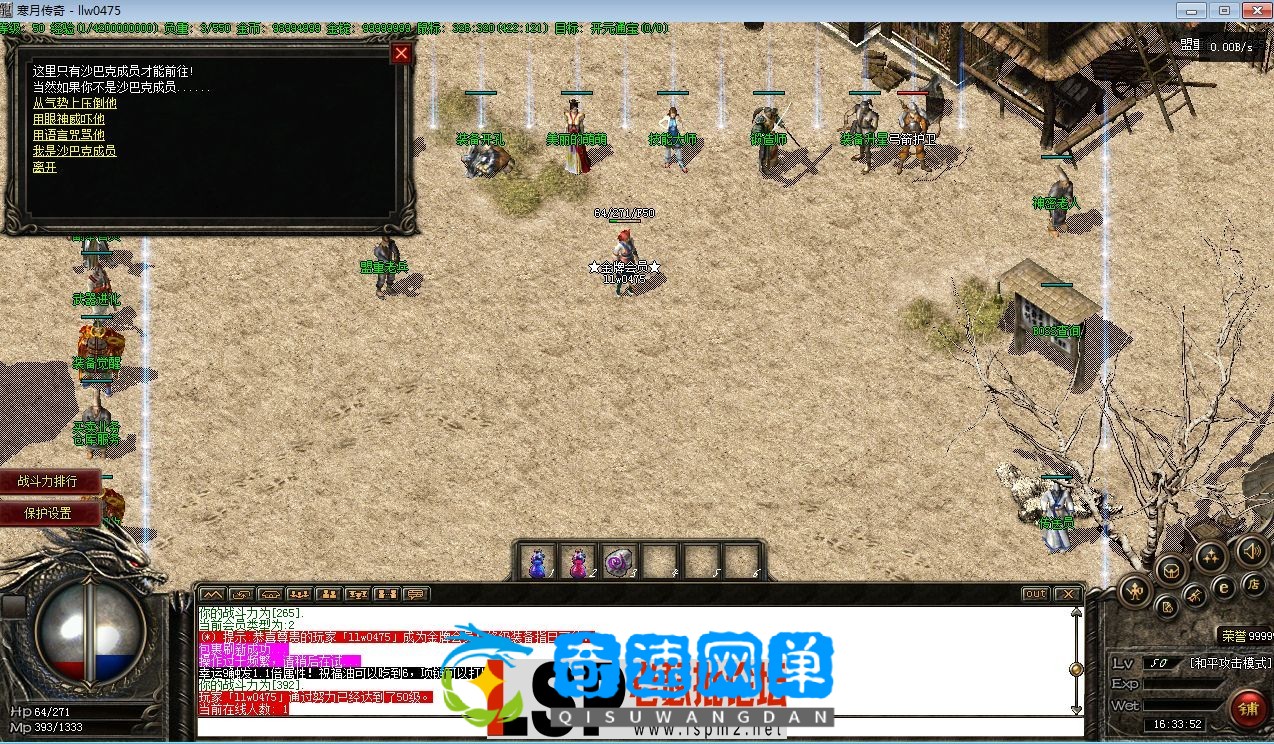Use the red potion in hotbar slot 2

pyautogui.click(x=578, y=563)
